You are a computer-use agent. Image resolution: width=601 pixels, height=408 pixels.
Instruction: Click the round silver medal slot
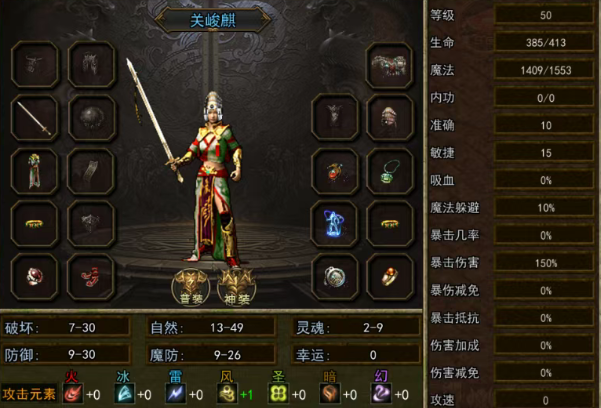point(334,274)
